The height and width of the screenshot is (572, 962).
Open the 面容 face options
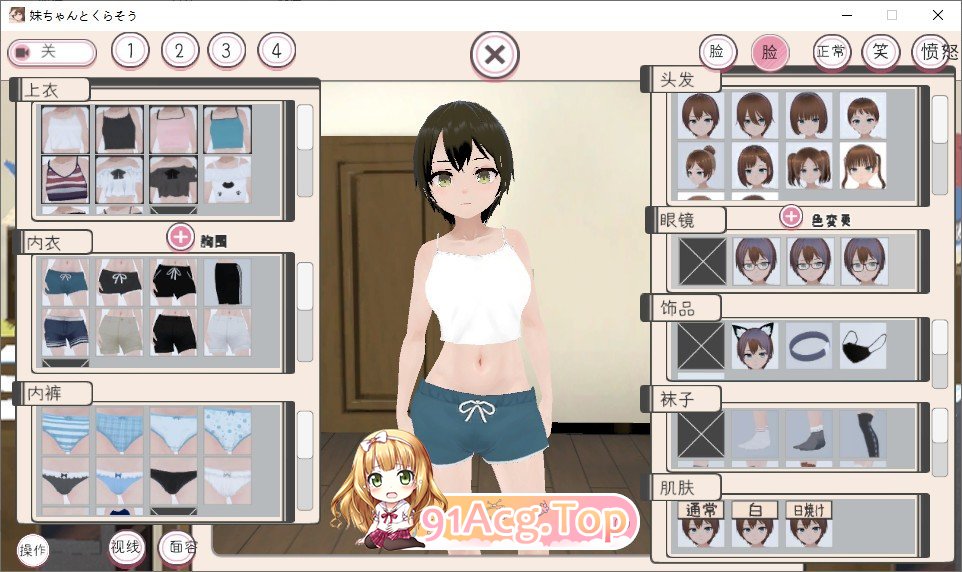click(x=182, y=546)
